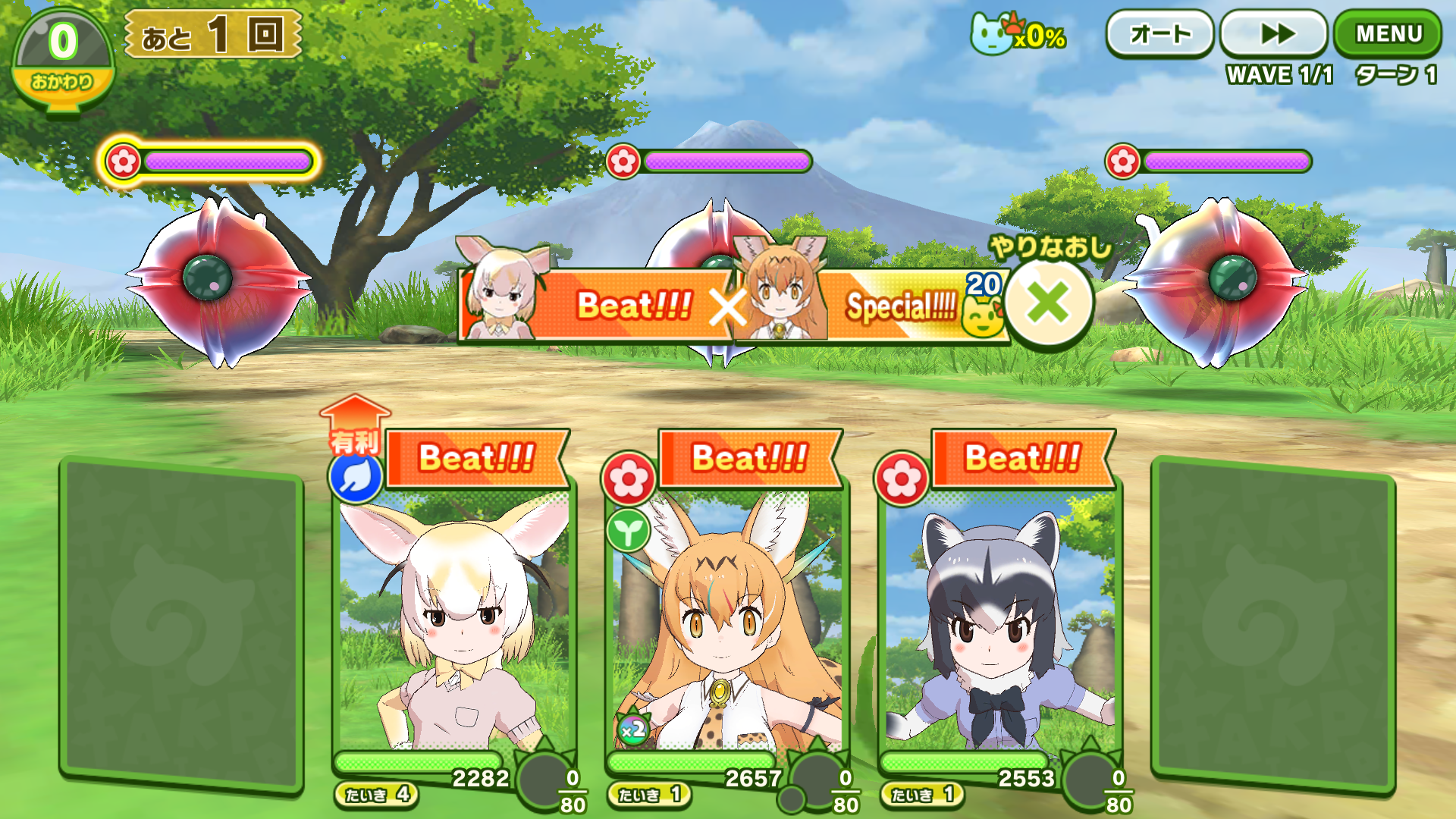This screenshot has height=819, width=1456.
Task: Toggle the オート auto-battle button
Action: point(1159,34)
